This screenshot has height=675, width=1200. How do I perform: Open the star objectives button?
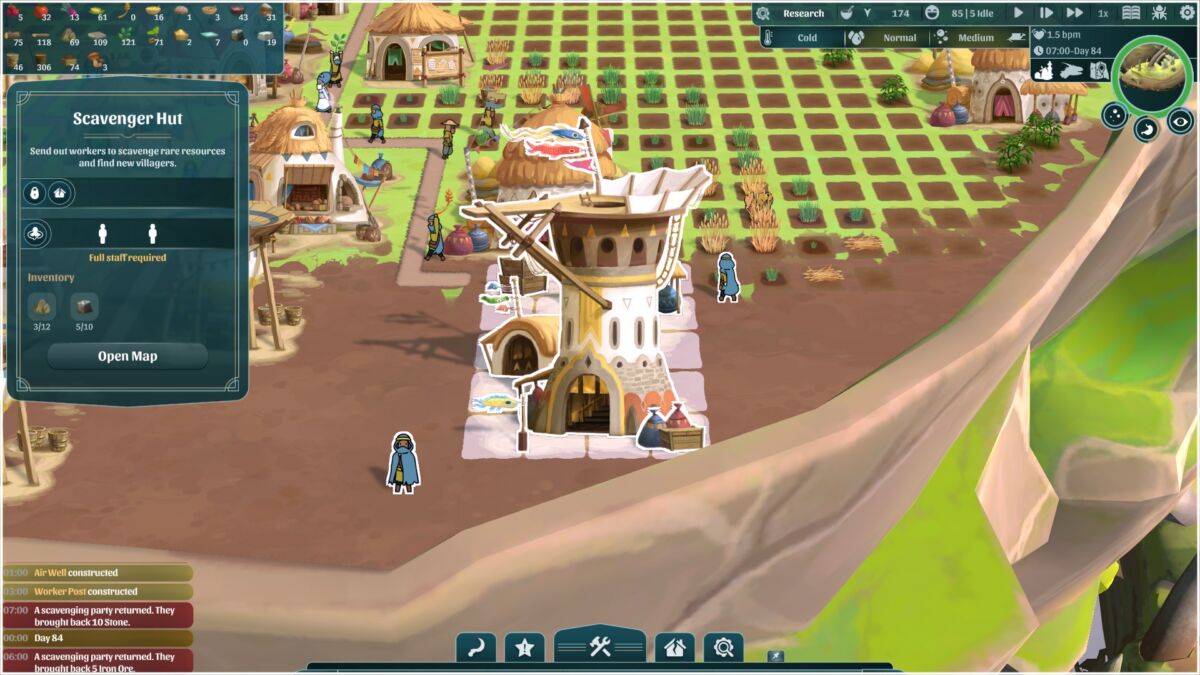point(524,648)
